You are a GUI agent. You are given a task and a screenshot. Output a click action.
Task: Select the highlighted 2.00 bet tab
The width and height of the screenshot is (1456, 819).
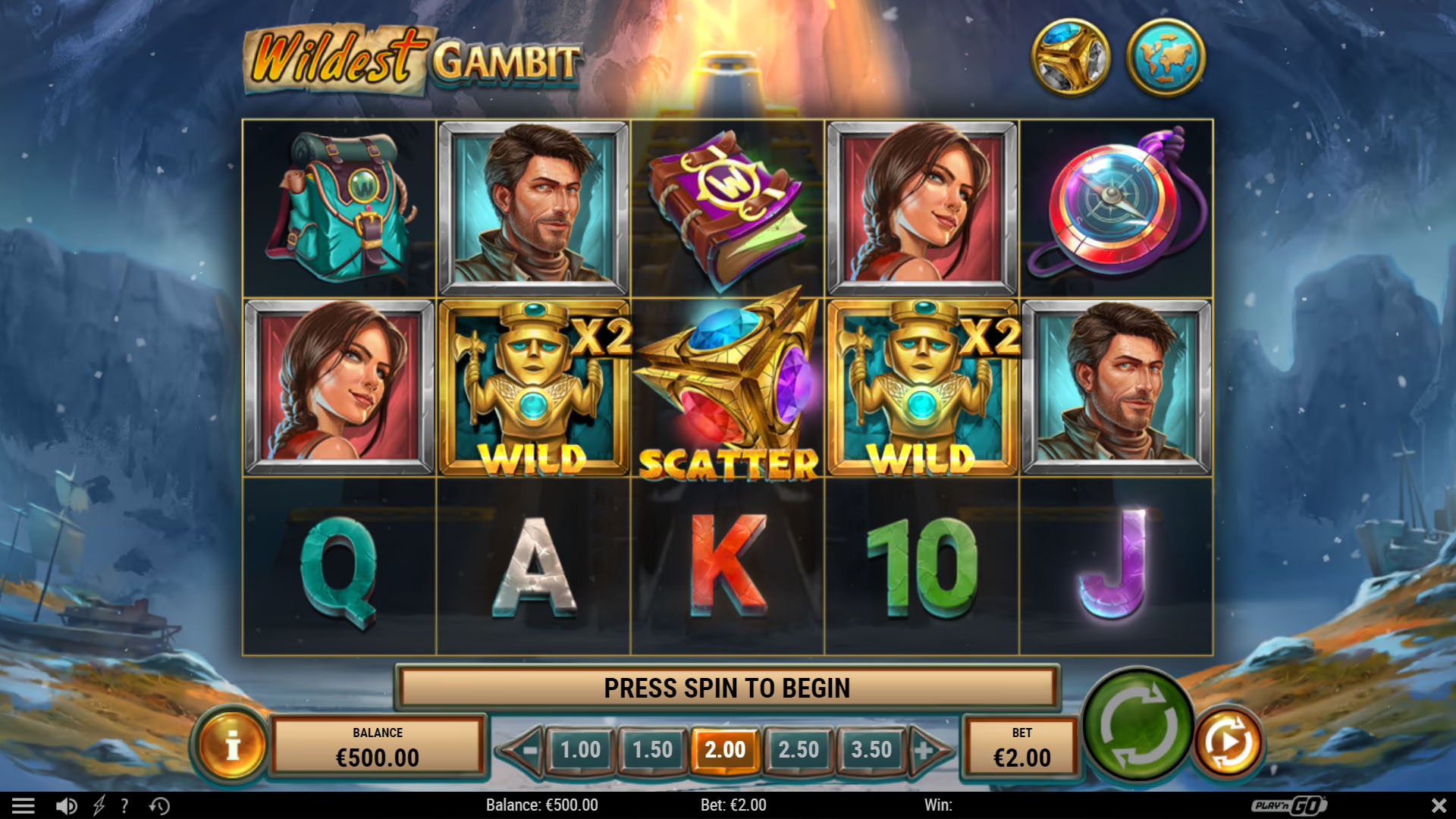click(726, 749)
